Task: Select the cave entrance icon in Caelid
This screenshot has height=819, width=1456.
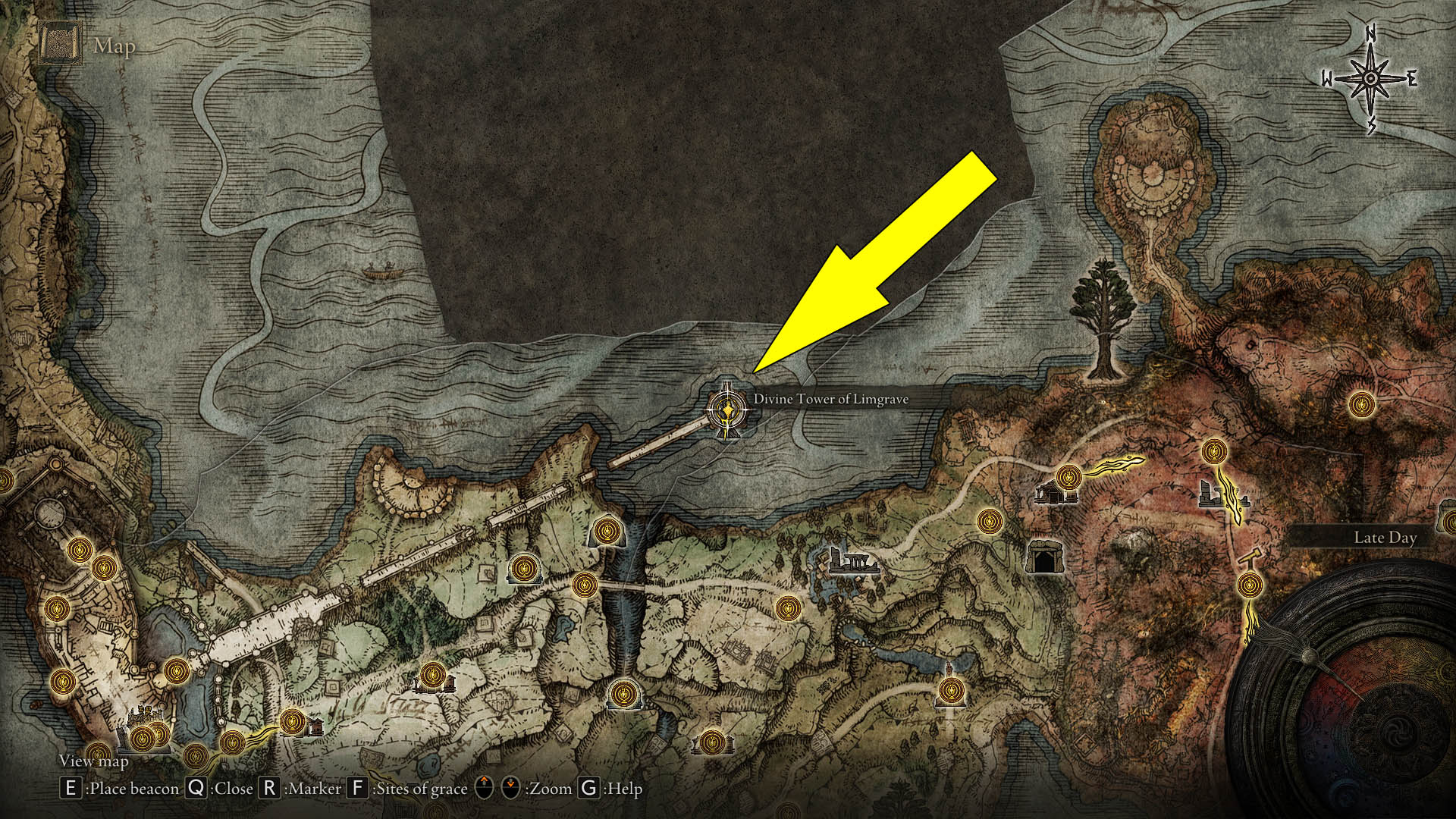Action: pyautogui.click(x=1045, y=557)
